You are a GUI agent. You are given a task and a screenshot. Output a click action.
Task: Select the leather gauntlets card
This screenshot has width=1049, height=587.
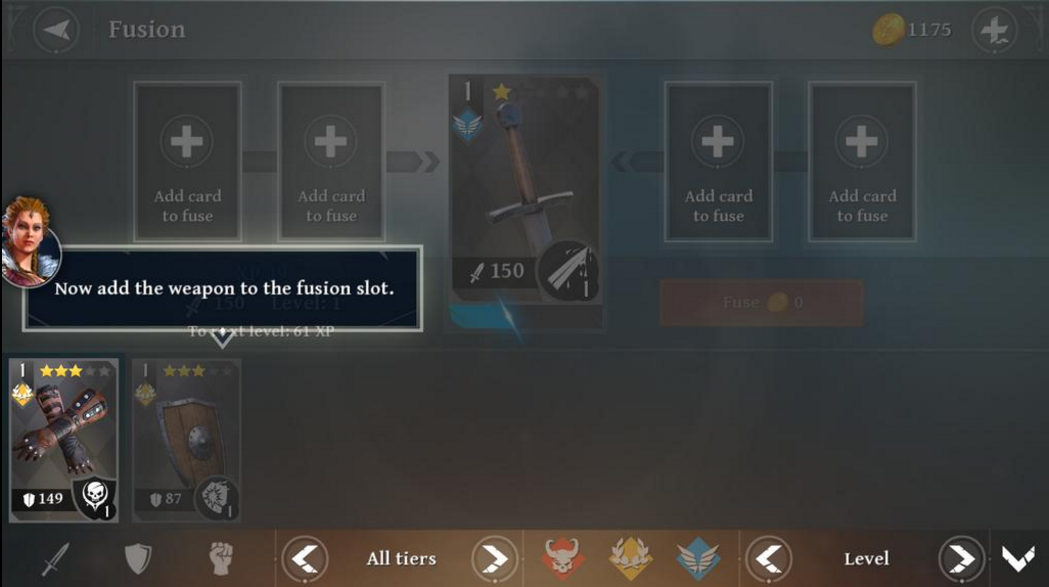[64, 440]
